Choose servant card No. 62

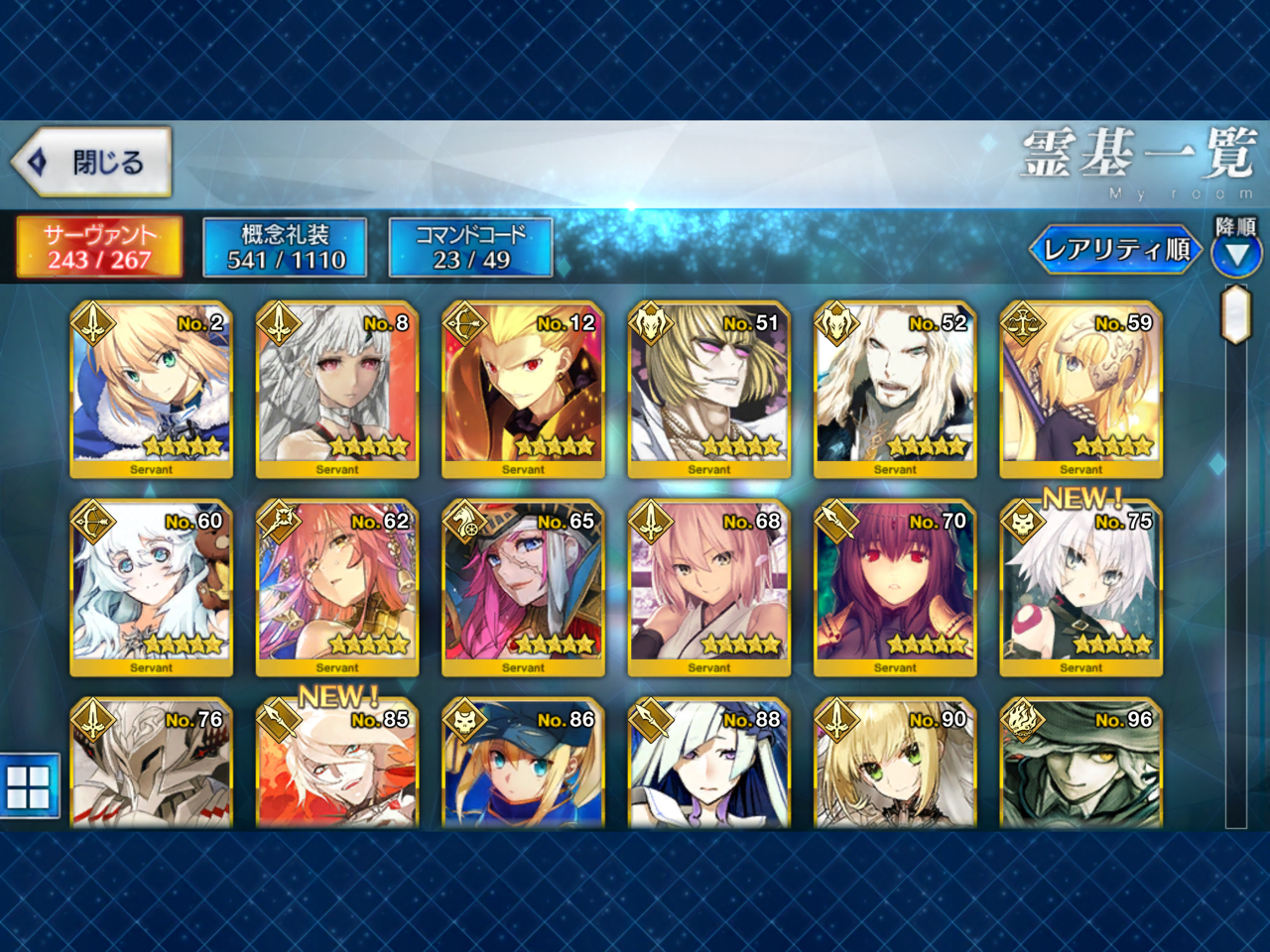click(337, 587)
